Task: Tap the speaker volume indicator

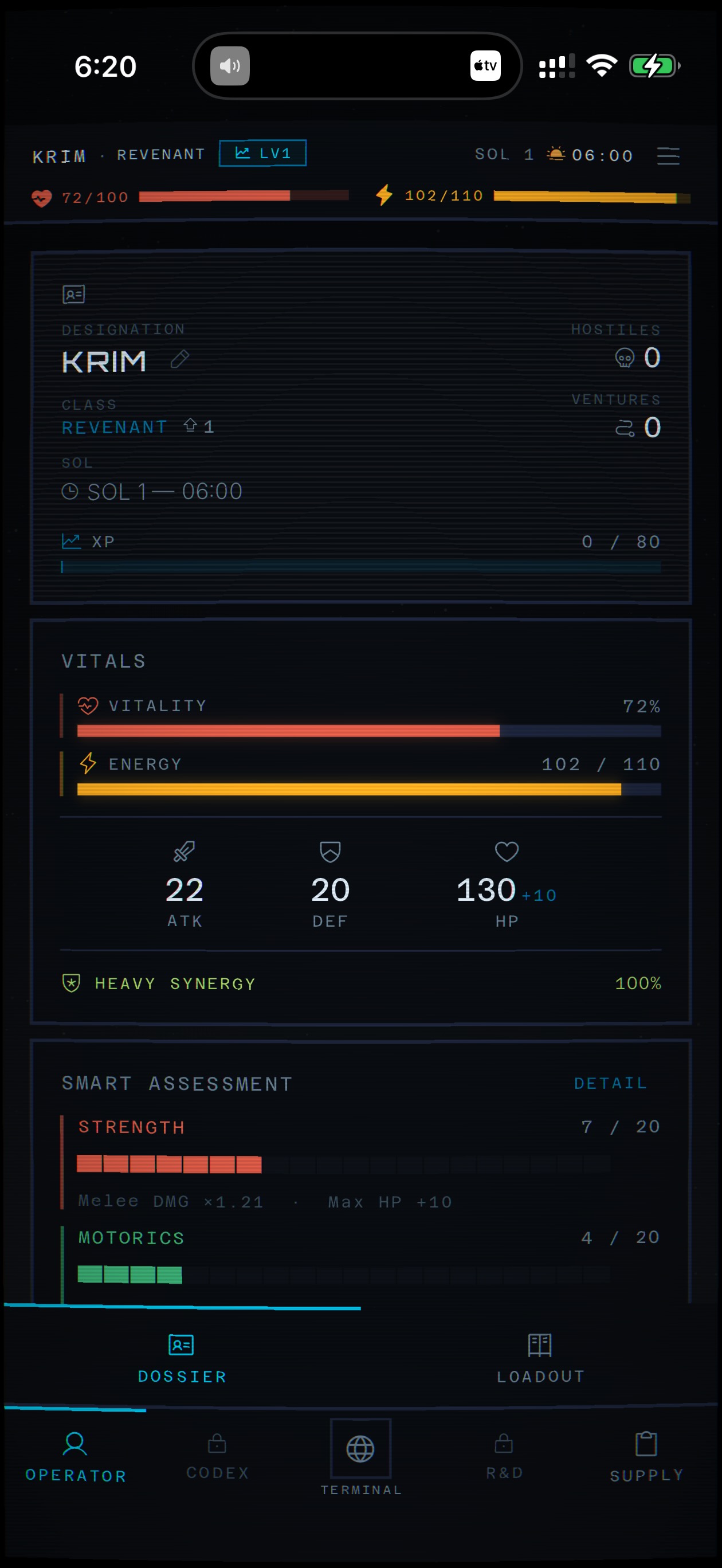Action: coord(230,66)
